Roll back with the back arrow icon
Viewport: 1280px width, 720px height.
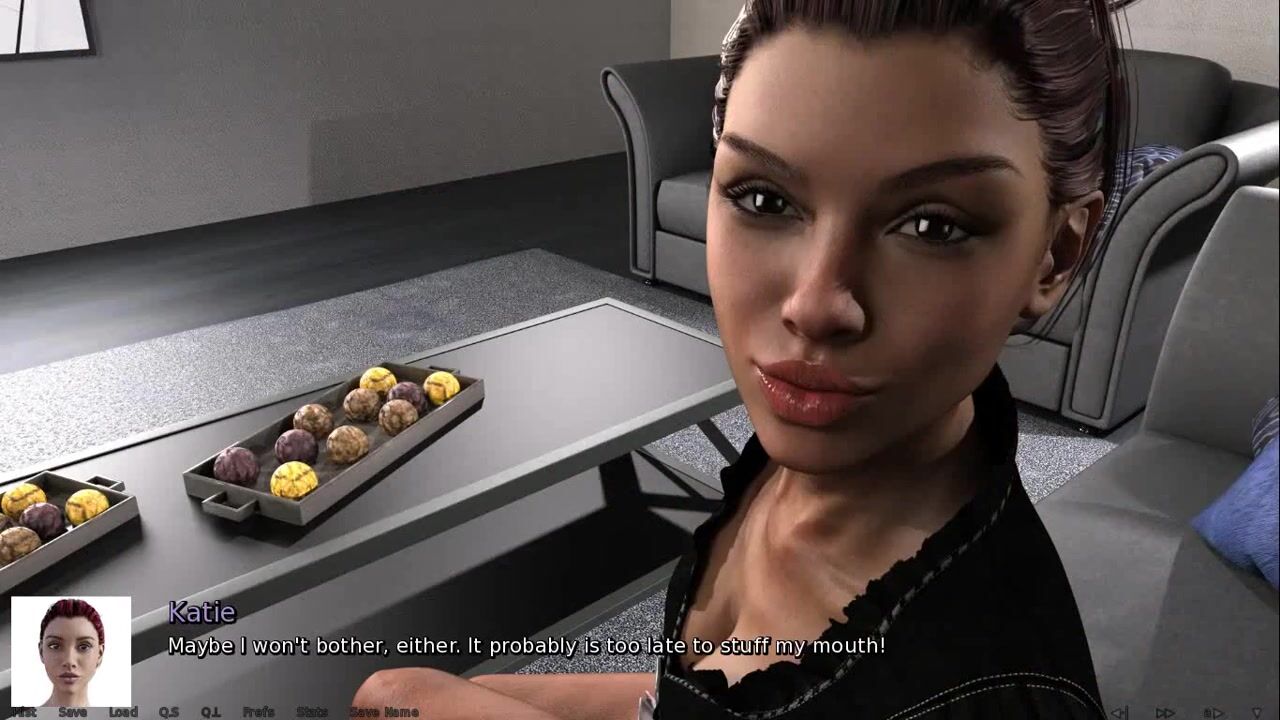tap(1119, 712)
